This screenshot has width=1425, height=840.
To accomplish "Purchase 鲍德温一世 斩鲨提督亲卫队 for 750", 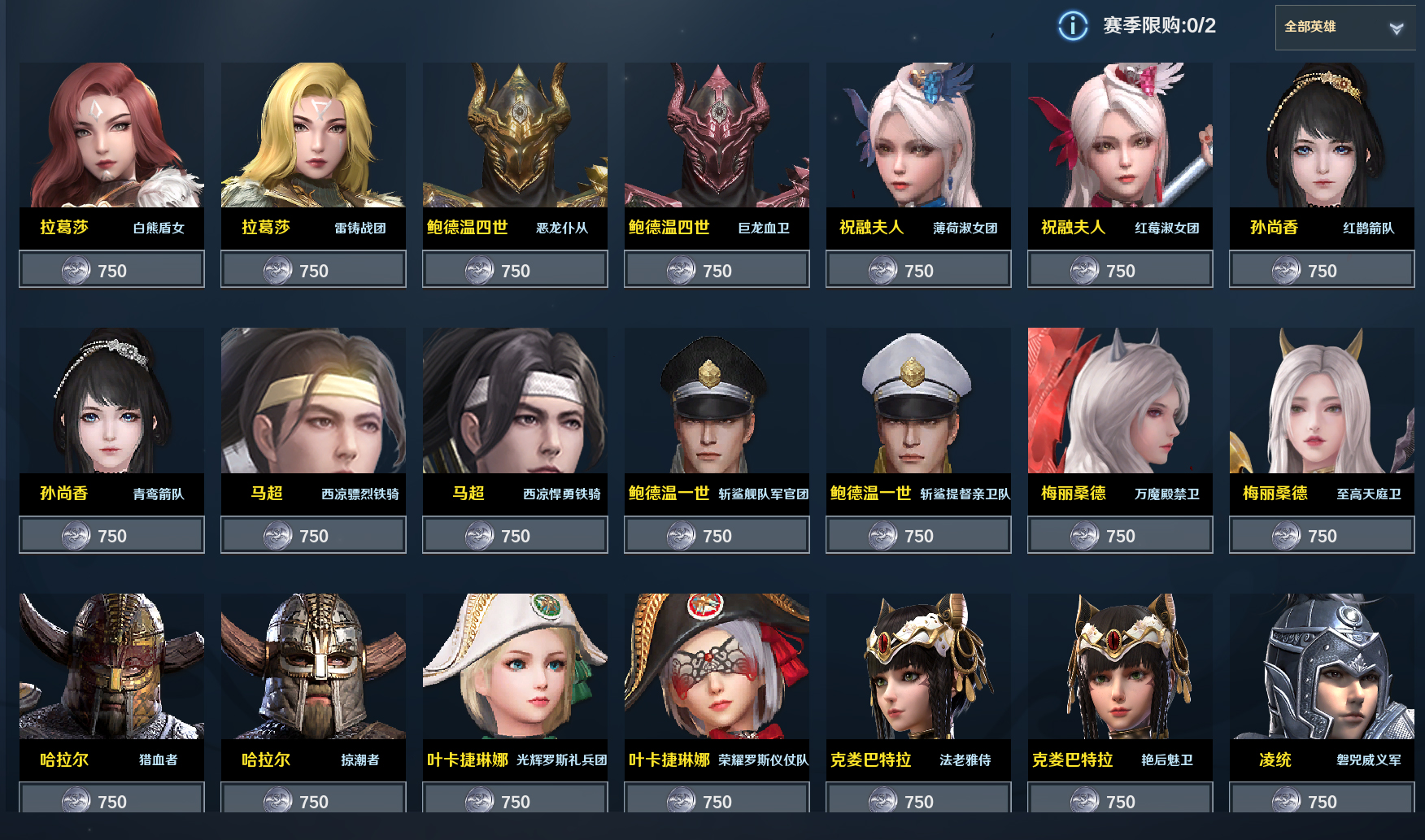I will tap(918, 535).
